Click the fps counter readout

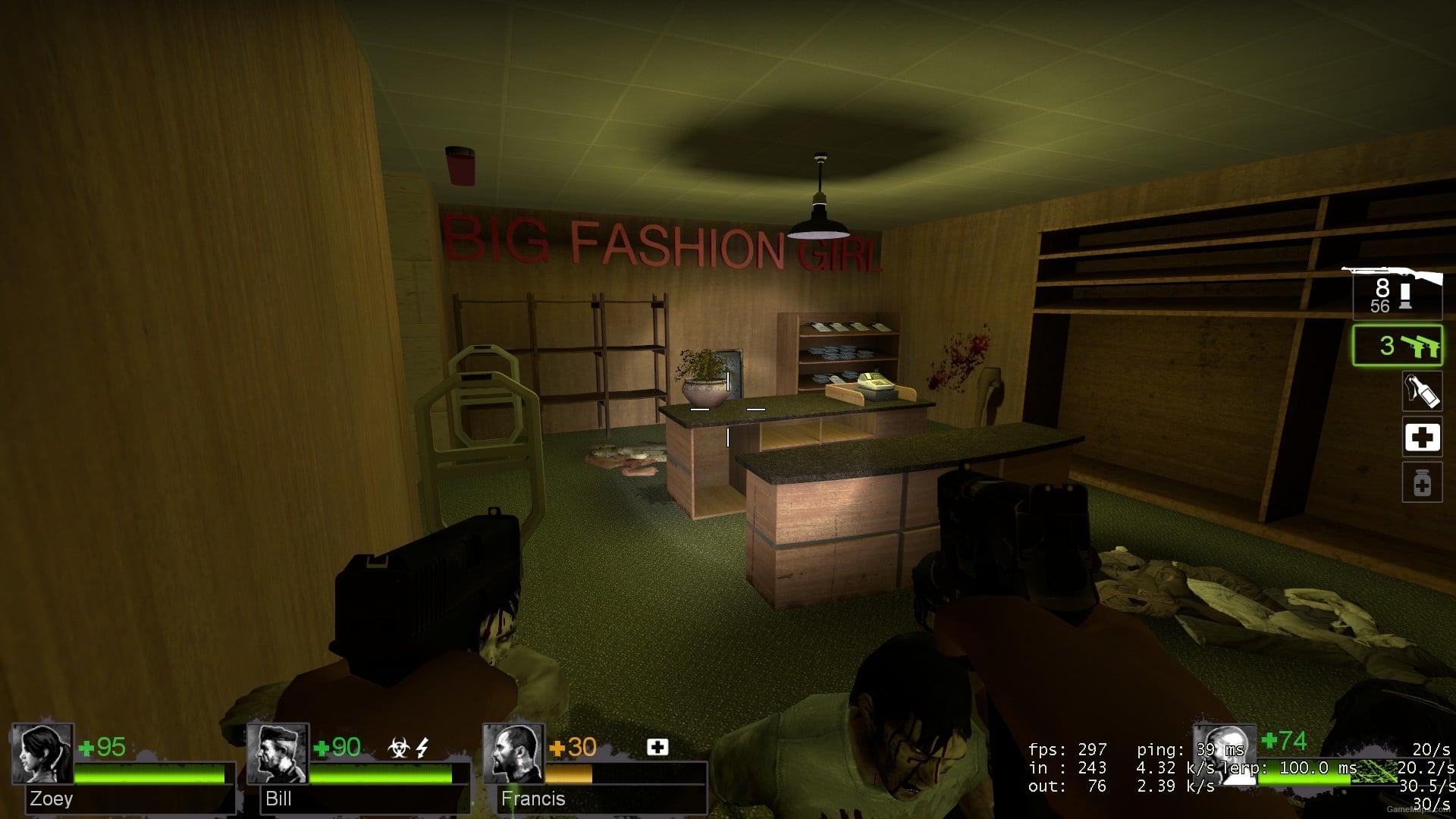1066,749
